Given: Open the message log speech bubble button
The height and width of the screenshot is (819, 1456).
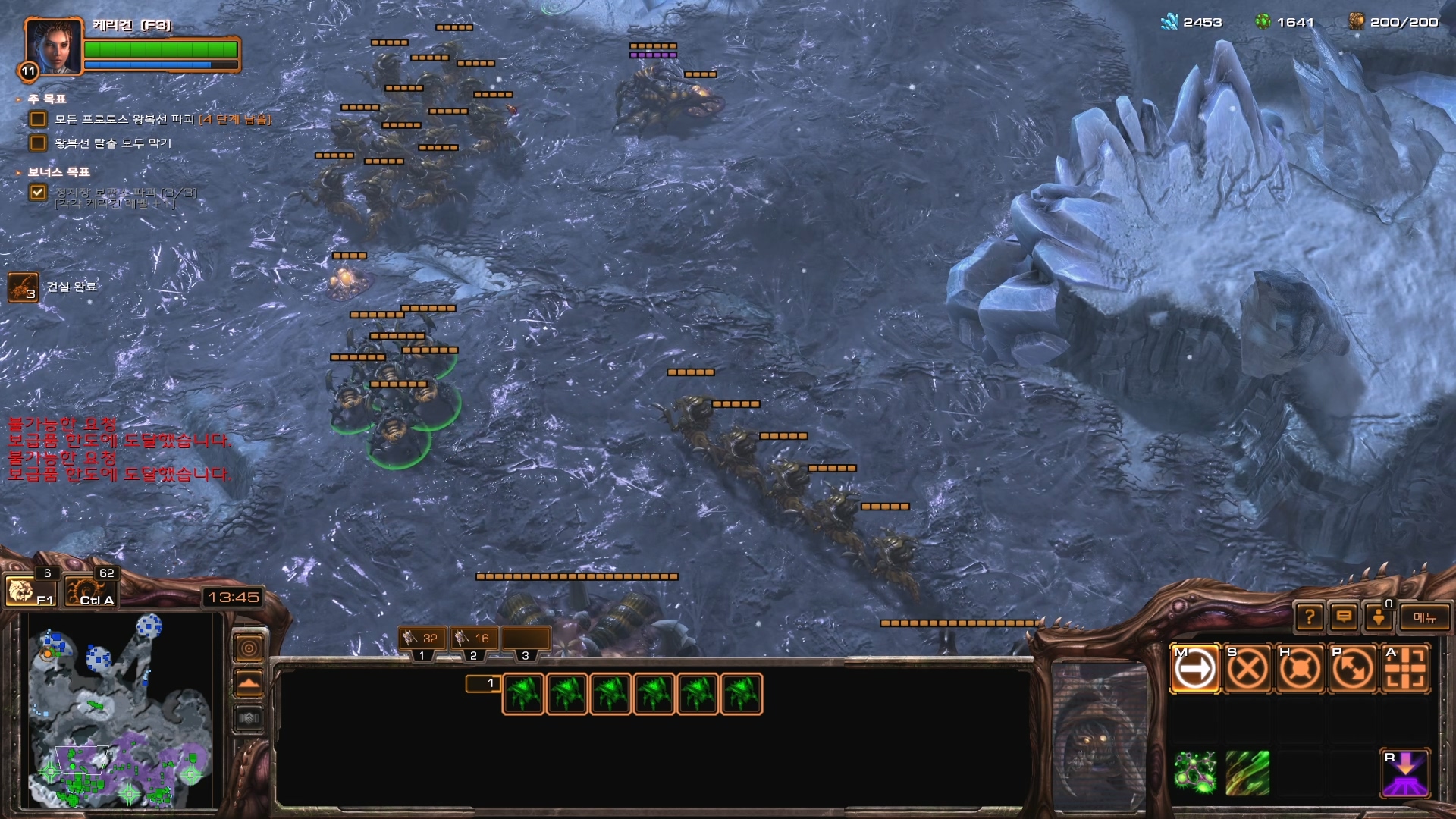Looking at the screenshot, I should point(1344,617).
